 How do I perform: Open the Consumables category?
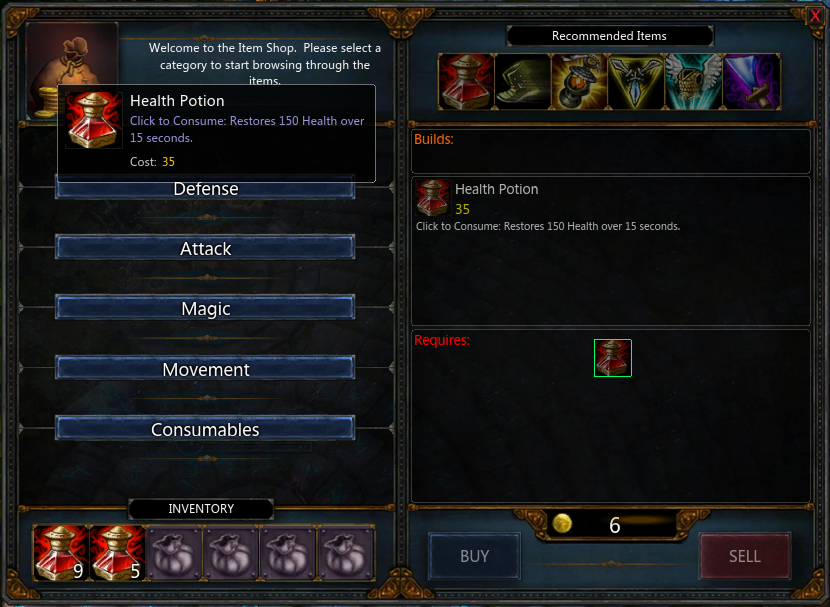pyautogui.click(x=205, y=429)
